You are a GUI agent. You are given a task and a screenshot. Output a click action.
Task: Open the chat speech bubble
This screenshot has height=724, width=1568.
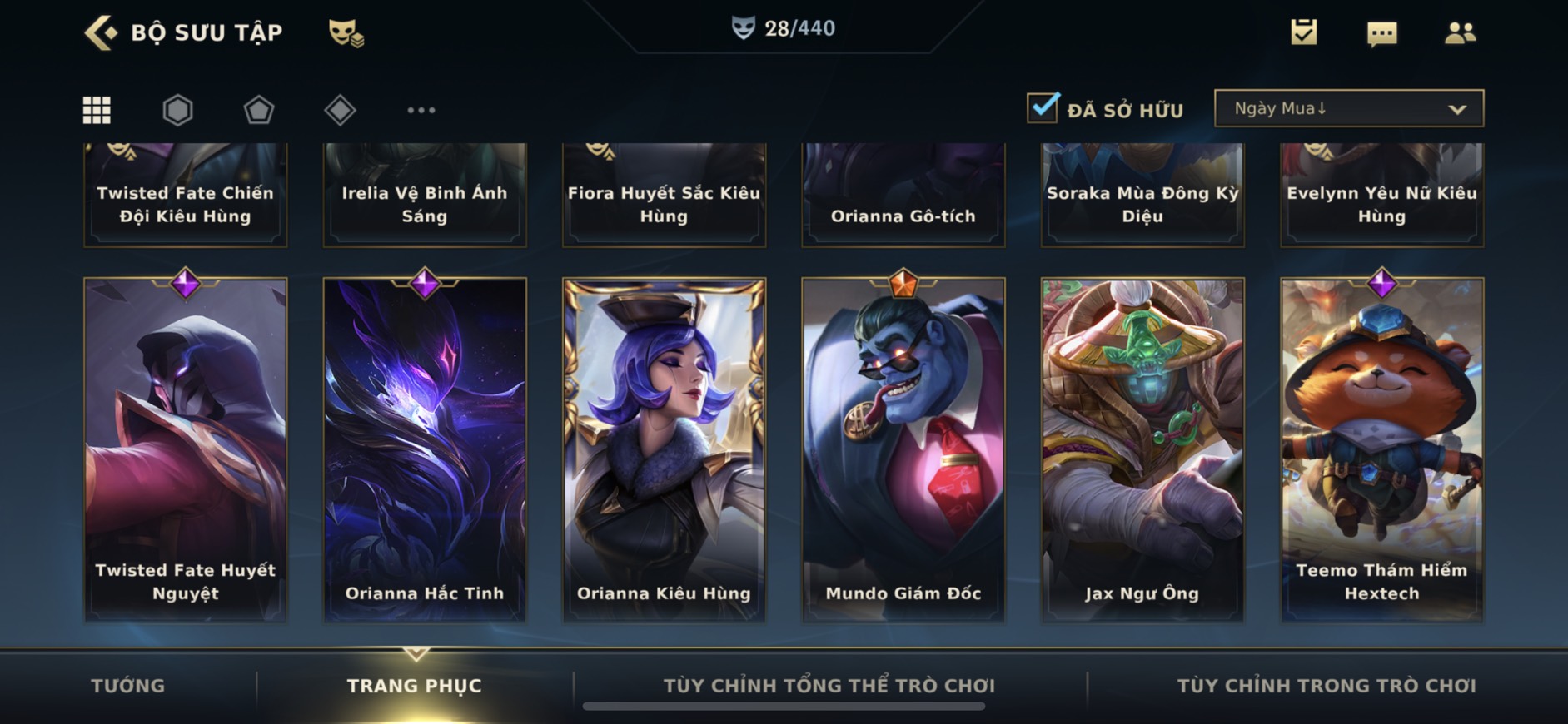1381,33
